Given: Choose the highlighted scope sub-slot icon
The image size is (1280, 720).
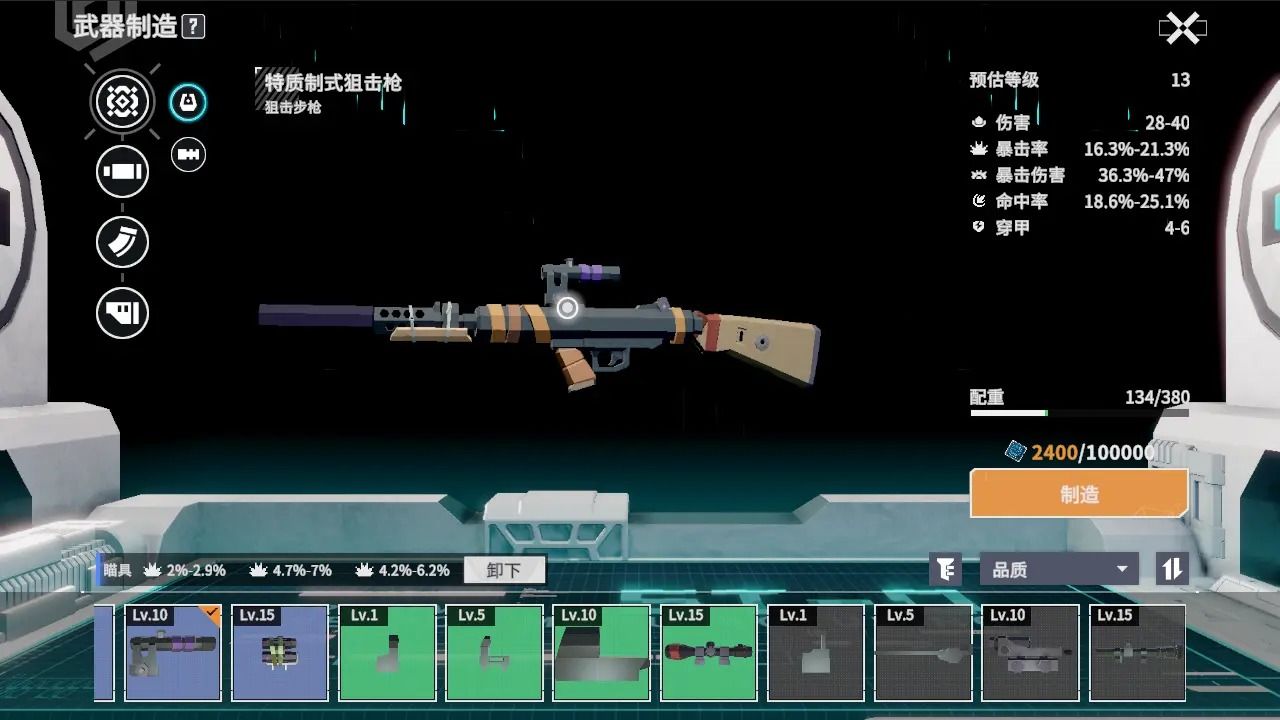Looking at the screenshot, I should click(188, 102).
